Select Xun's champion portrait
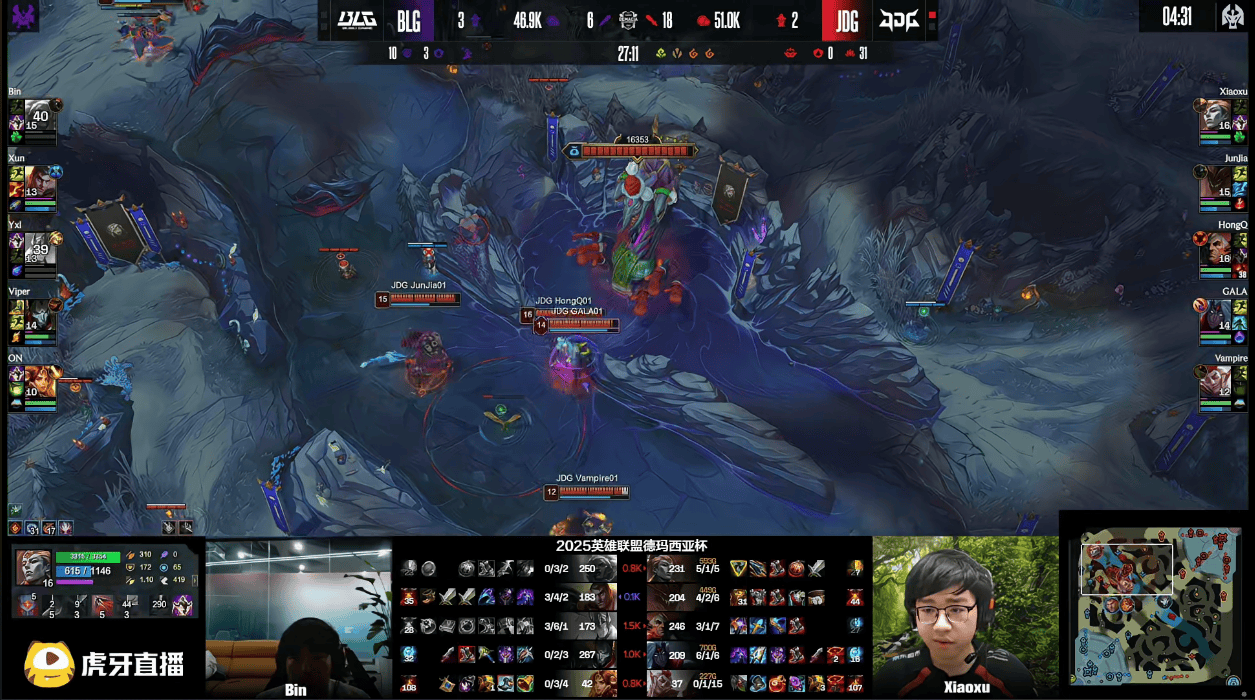 (40, 180)
